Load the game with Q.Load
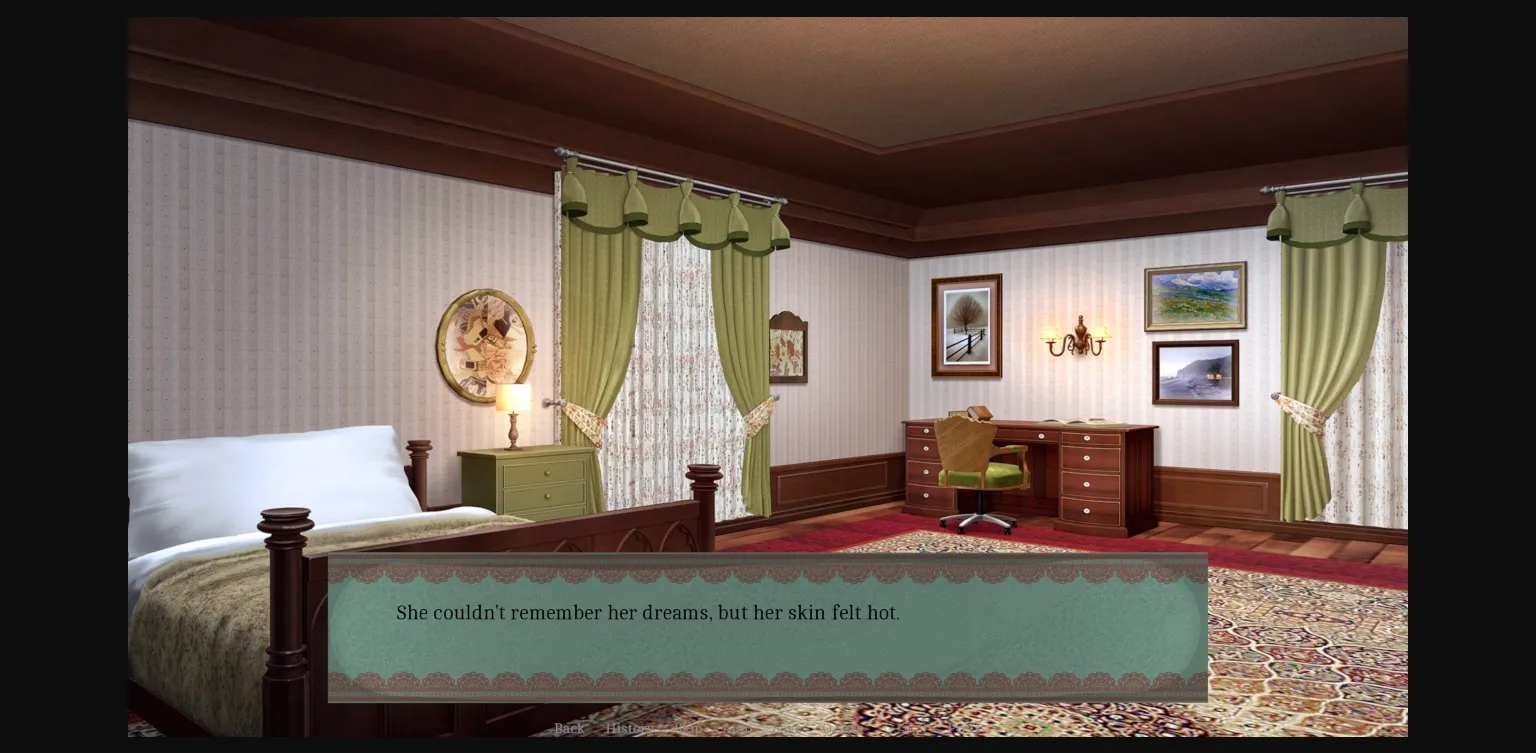Viewport: 1536px width, 753px height. point(912,729)
